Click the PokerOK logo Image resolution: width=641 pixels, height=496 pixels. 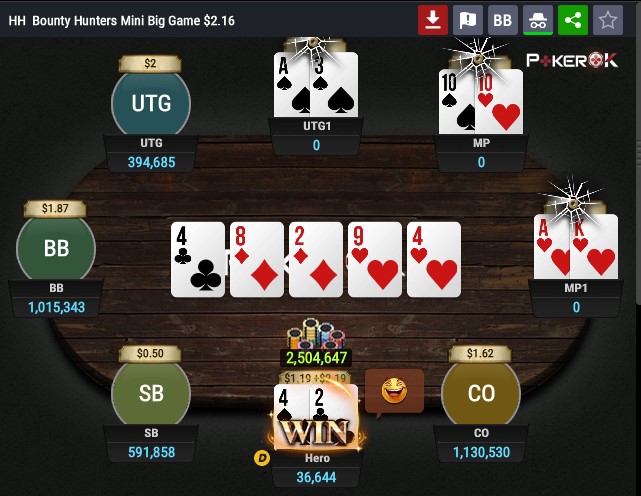572,61
